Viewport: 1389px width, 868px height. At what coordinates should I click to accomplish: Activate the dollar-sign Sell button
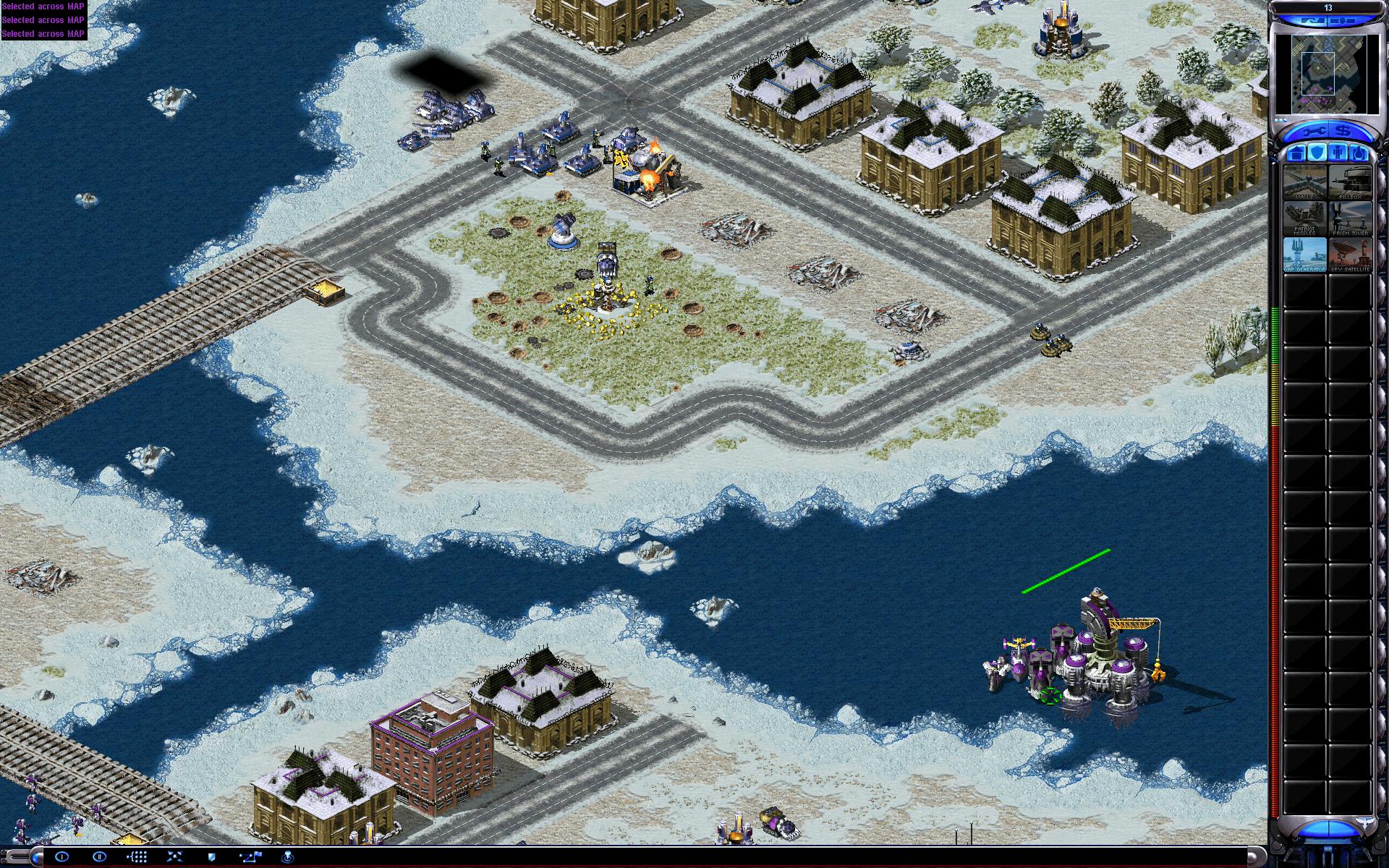coord(1343,131)
